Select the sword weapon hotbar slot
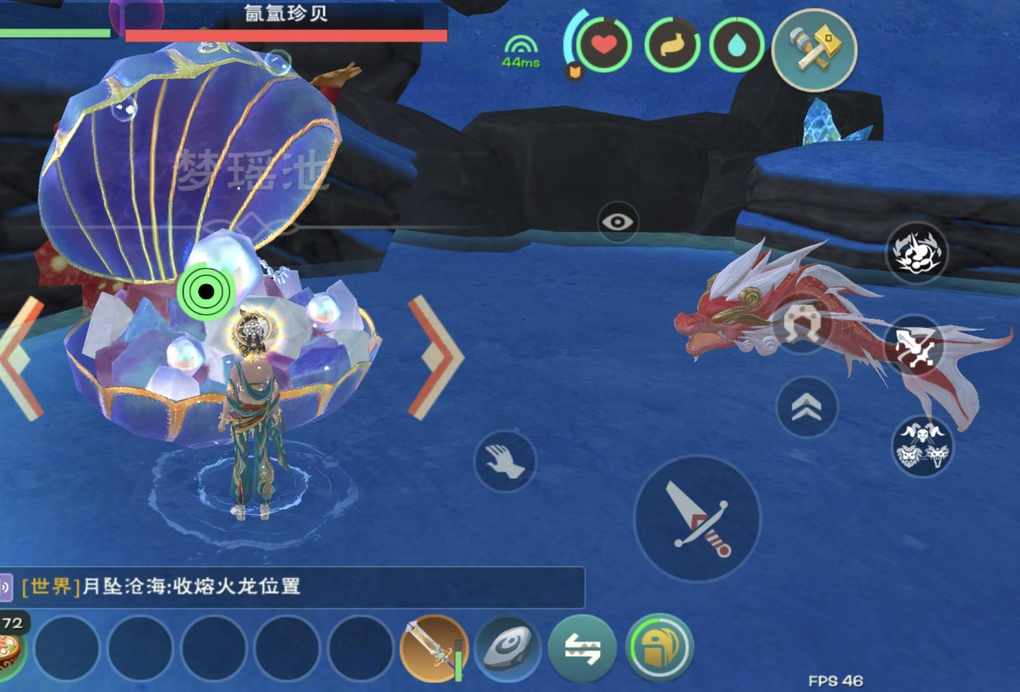This screenshot has height=692, width=1020. [433, 647]
